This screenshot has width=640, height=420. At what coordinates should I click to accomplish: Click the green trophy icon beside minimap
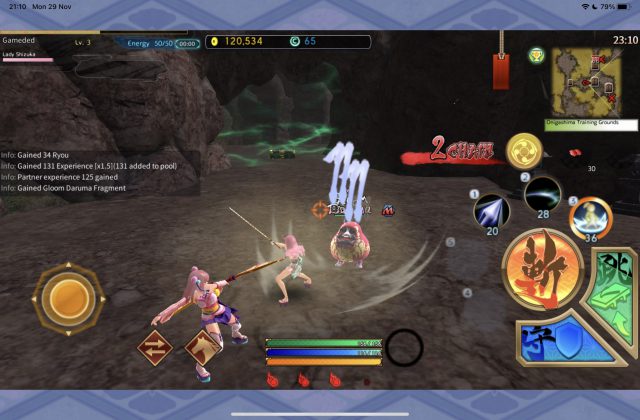[536, 54]
